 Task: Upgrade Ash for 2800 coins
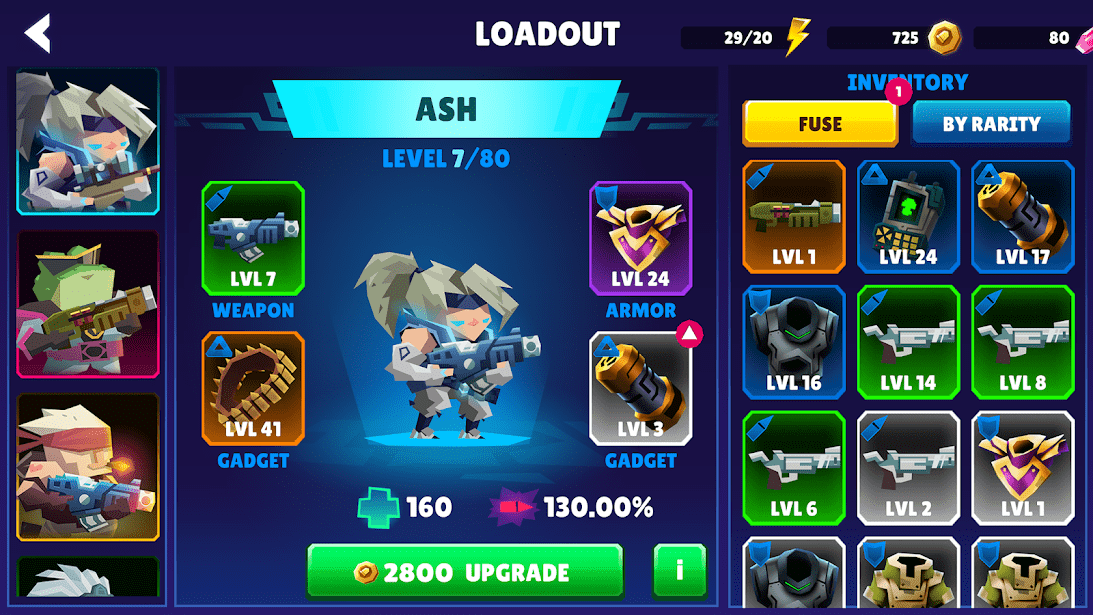click(x=465, y=571)
